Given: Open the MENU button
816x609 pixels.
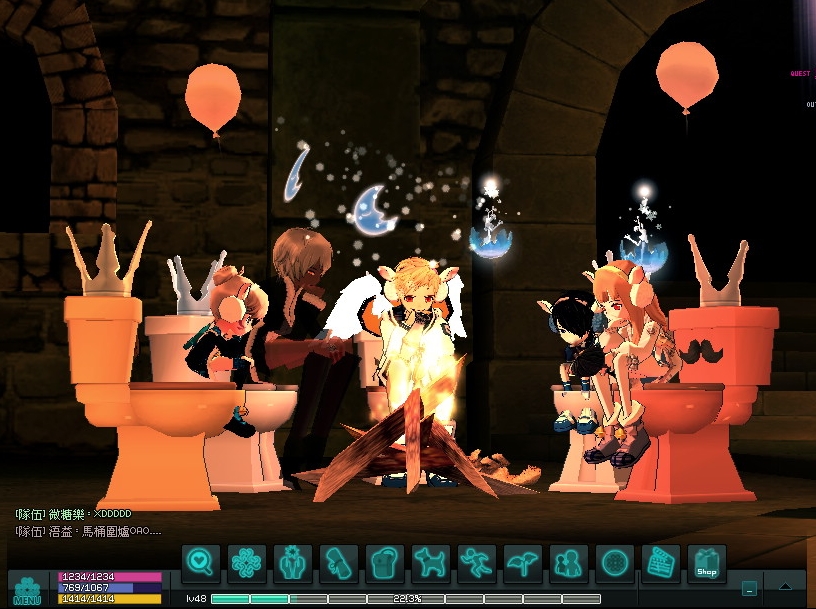Looking at the screenshot, I should 27,589.
